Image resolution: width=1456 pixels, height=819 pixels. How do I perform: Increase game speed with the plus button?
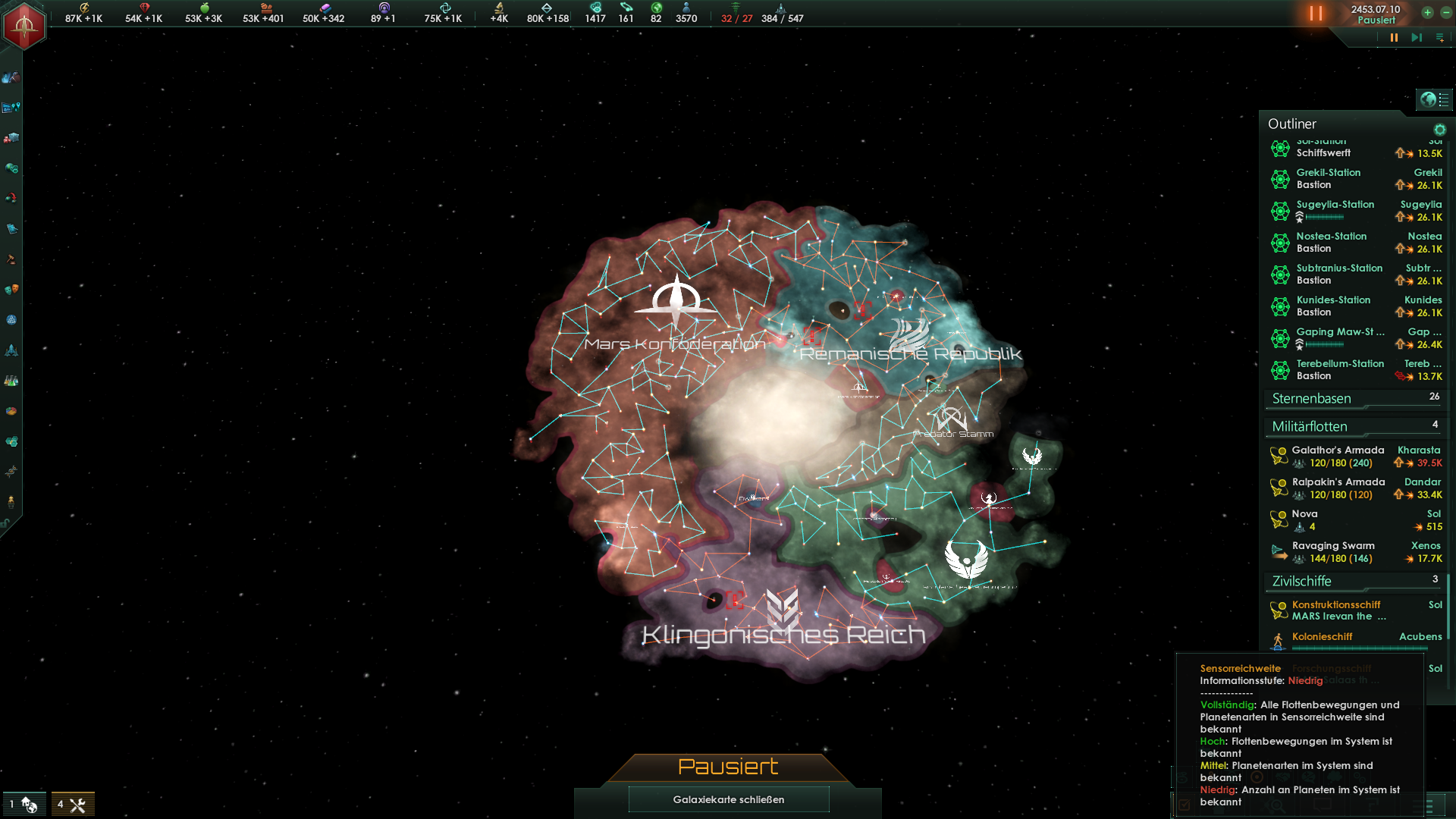1427,13
